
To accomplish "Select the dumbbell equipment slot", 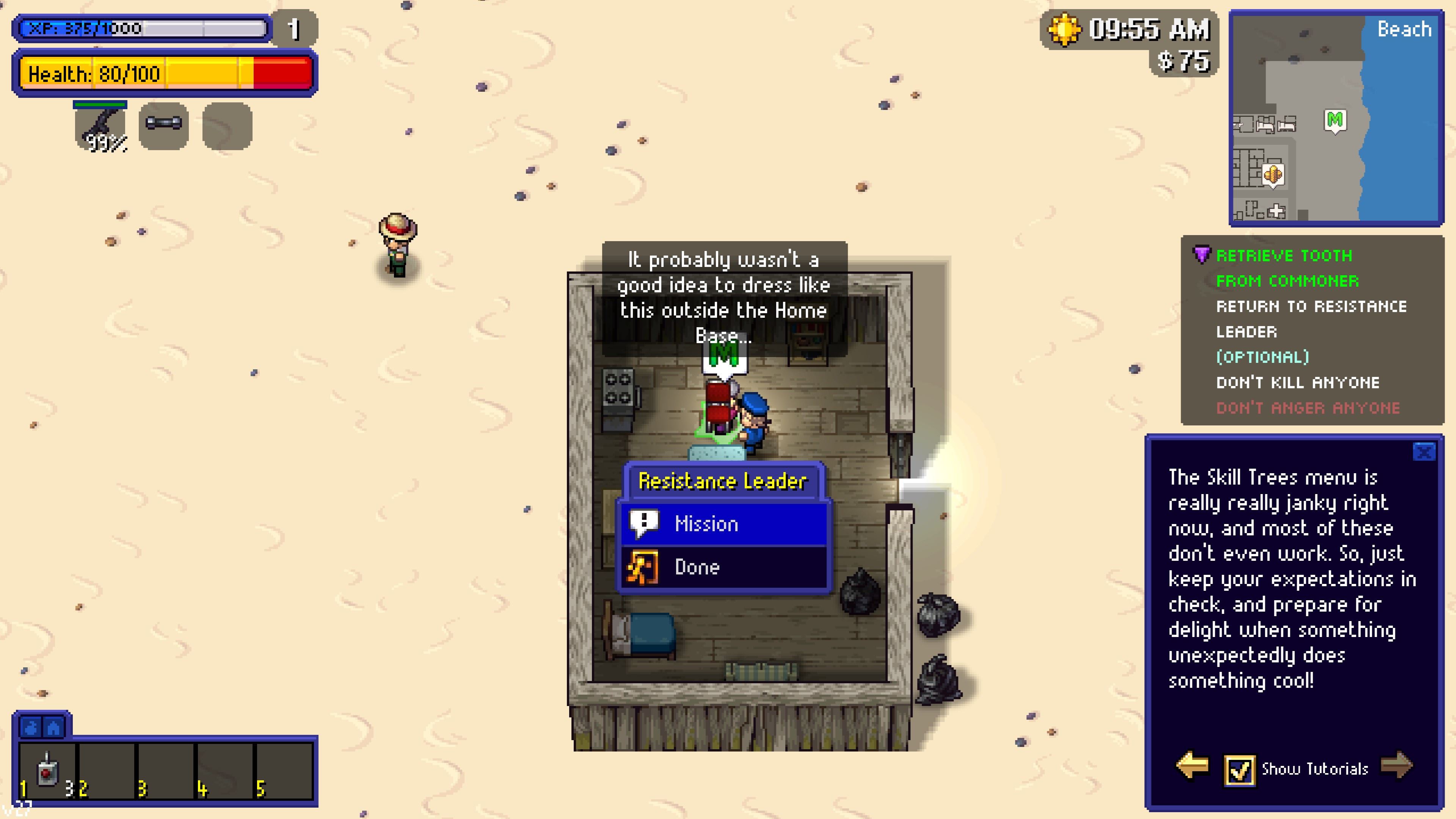I will point(164,125).
